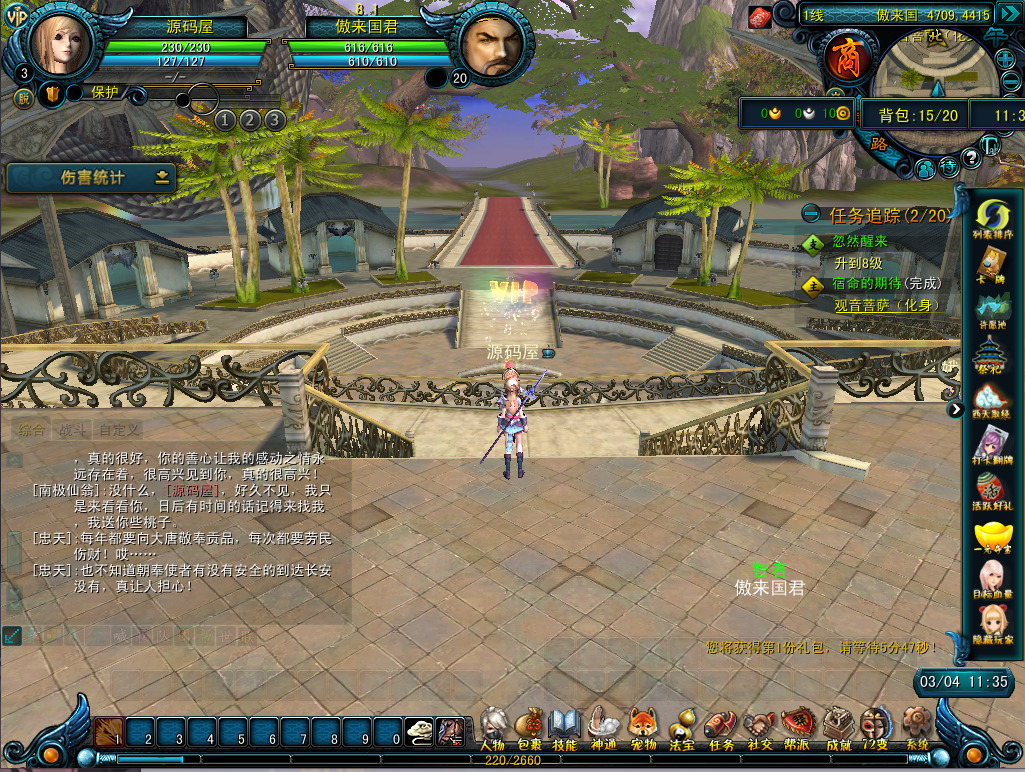Switch to the 战斗 chat tab
Viewport: 1025px width, 772px height.
[x=73, y=430]
